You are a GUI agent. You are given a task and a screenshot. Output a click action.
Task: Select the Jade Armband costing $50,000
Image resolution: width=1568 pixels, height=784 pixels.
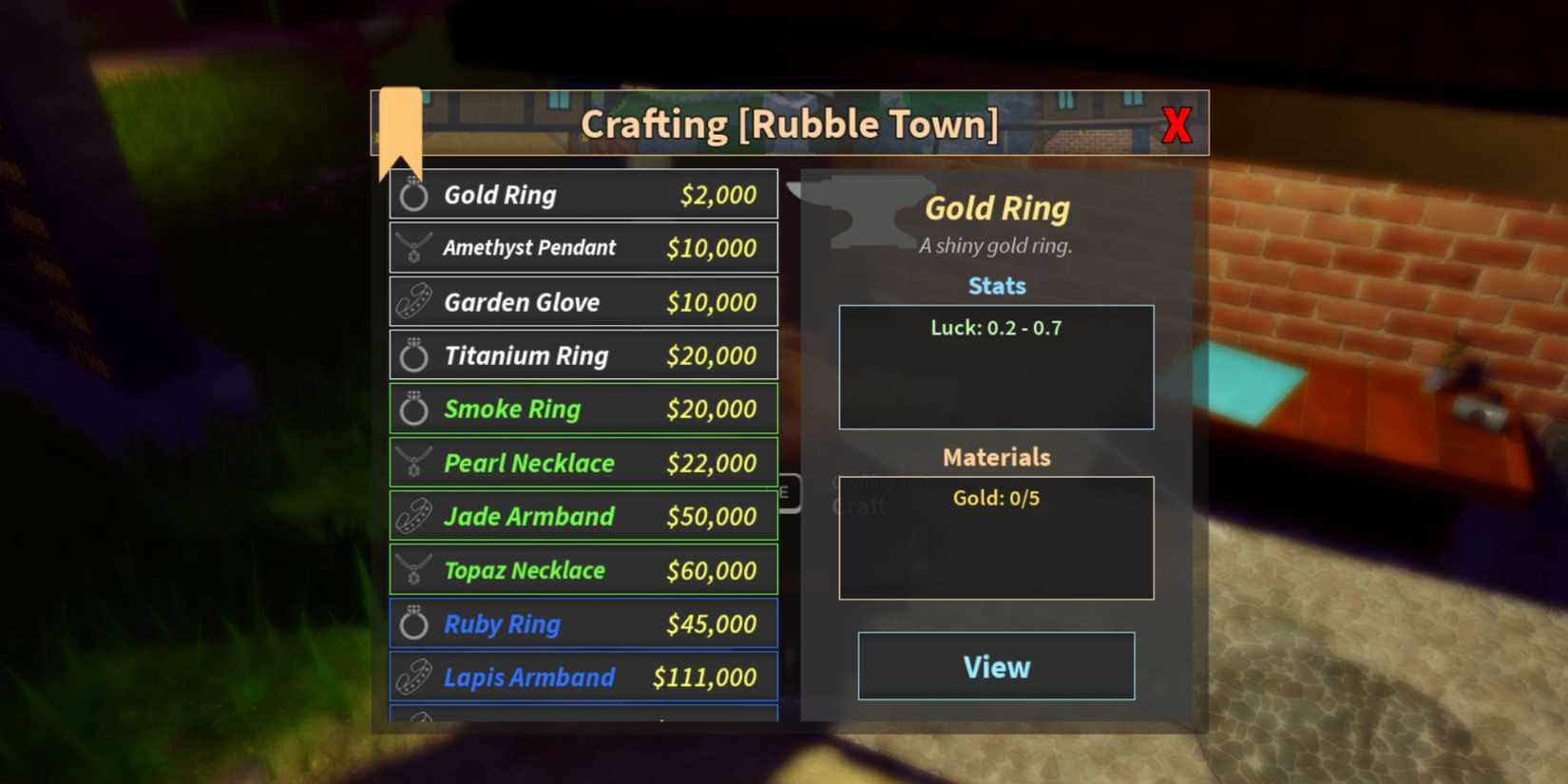coord(583,516)
